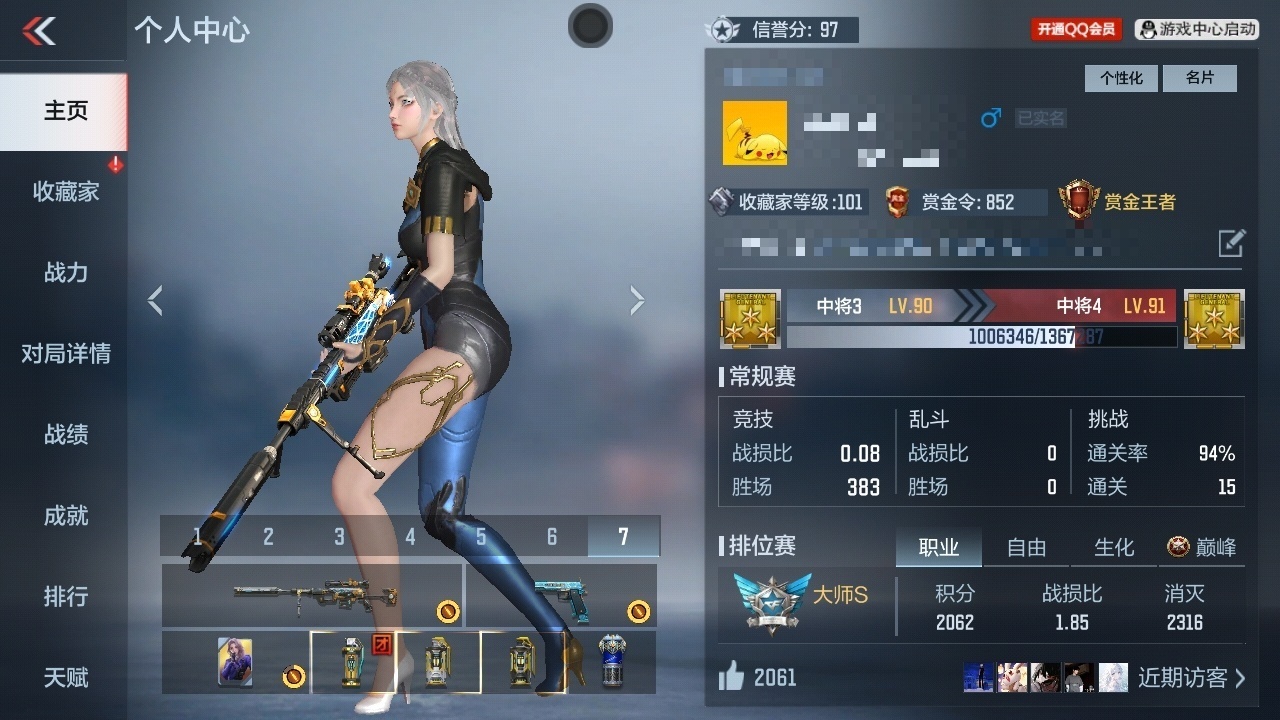Select the 巅峰 ranked tab
The image size is (1280, 720).
[x=1202, y=547]
